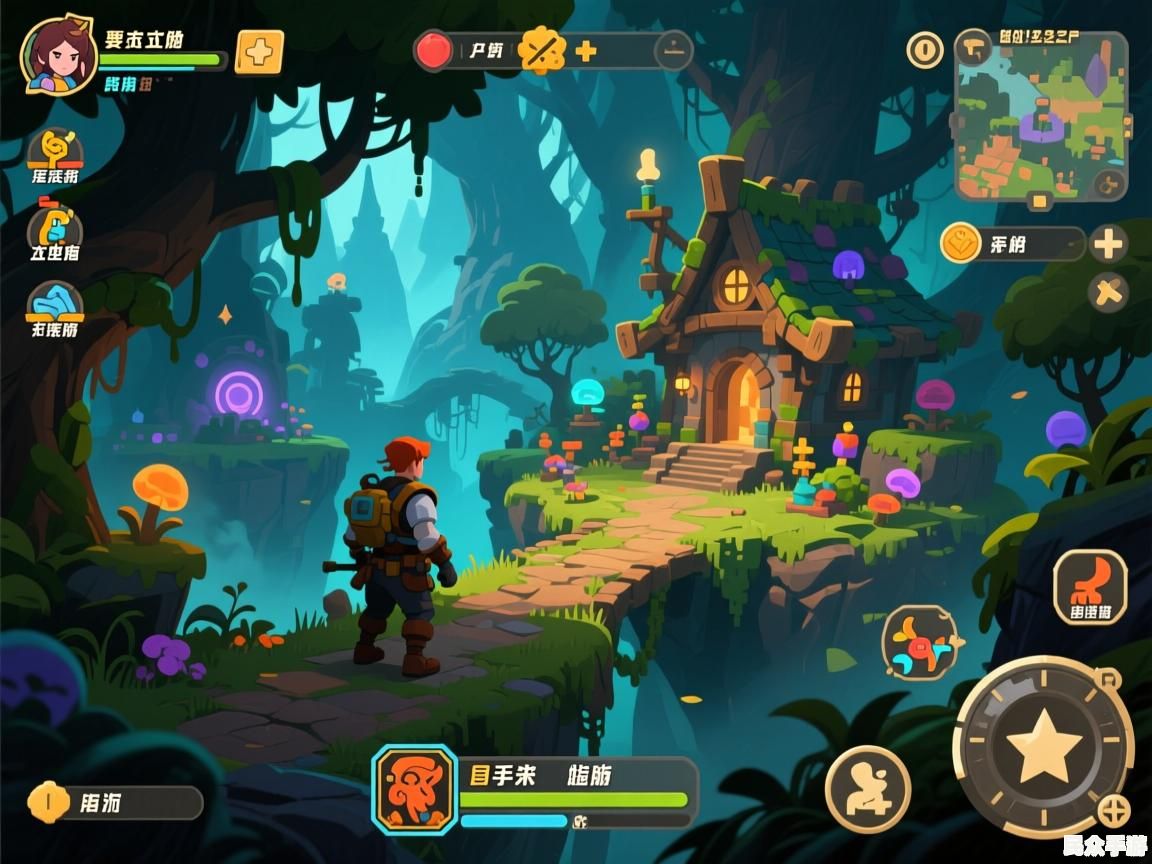Open the blue crystal book icon
The width and height of the screenshot is (1152, 864).
click(x=55, y=304)
